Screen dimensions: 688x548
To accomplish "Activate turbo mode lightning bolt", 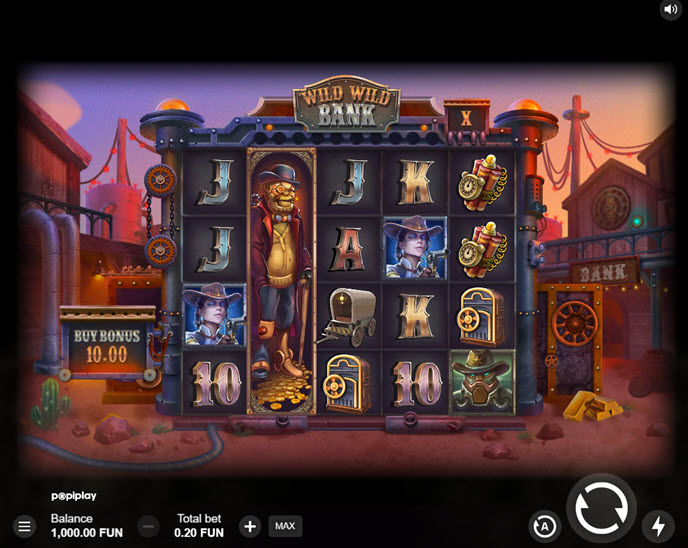I will [x=658, y=526].
